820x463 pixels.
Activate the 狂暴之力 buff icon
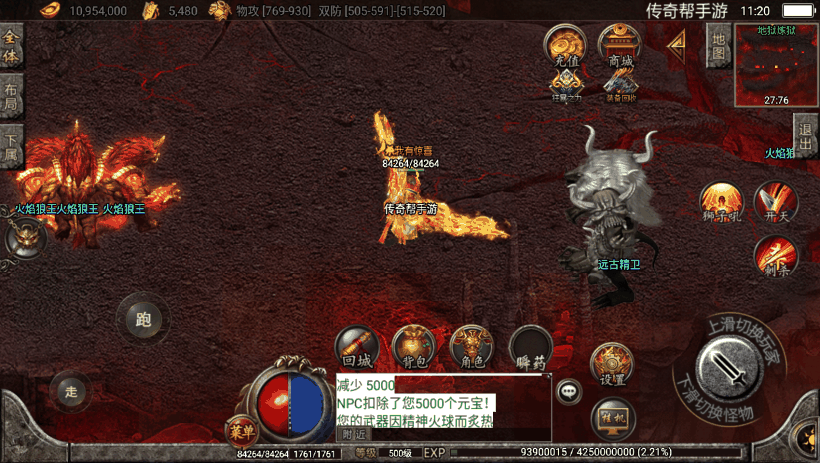[x=567, y=86]
